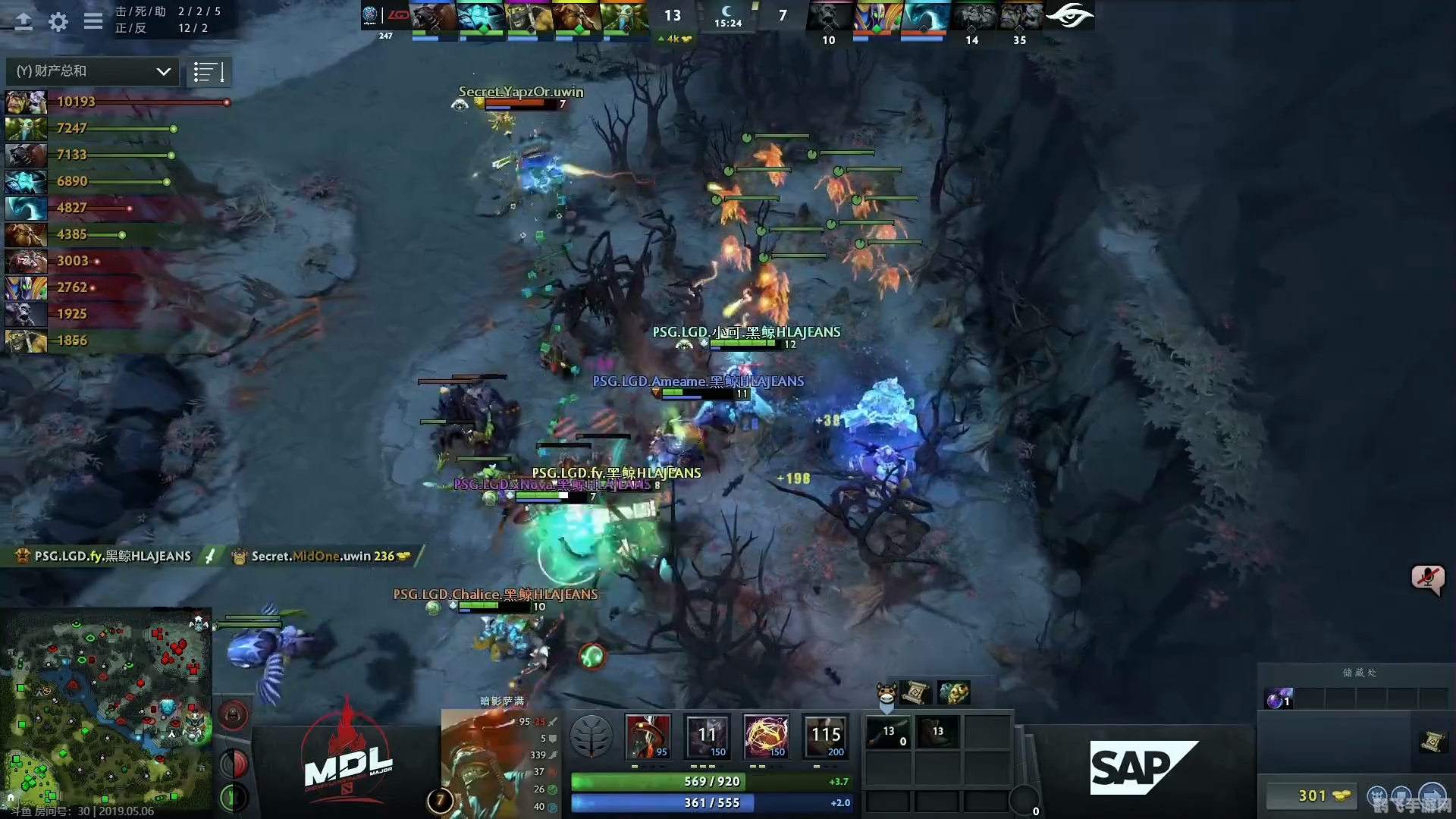Select the Mass Serpent Ward ability icon
This screenshot has width=1456, height=819.
(x=827, y=736)
